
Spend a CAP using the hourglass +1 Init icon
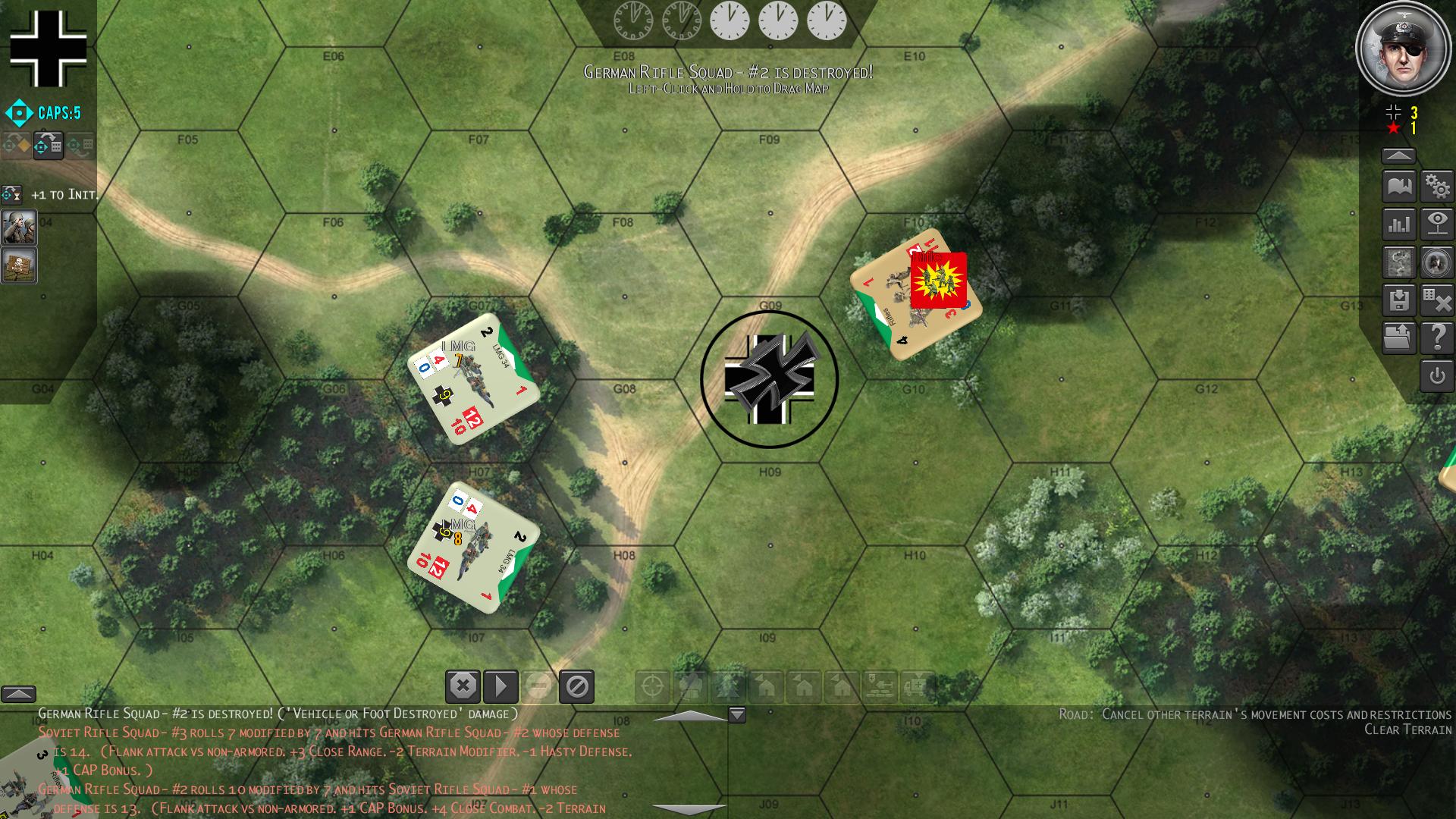pos(11,193)
